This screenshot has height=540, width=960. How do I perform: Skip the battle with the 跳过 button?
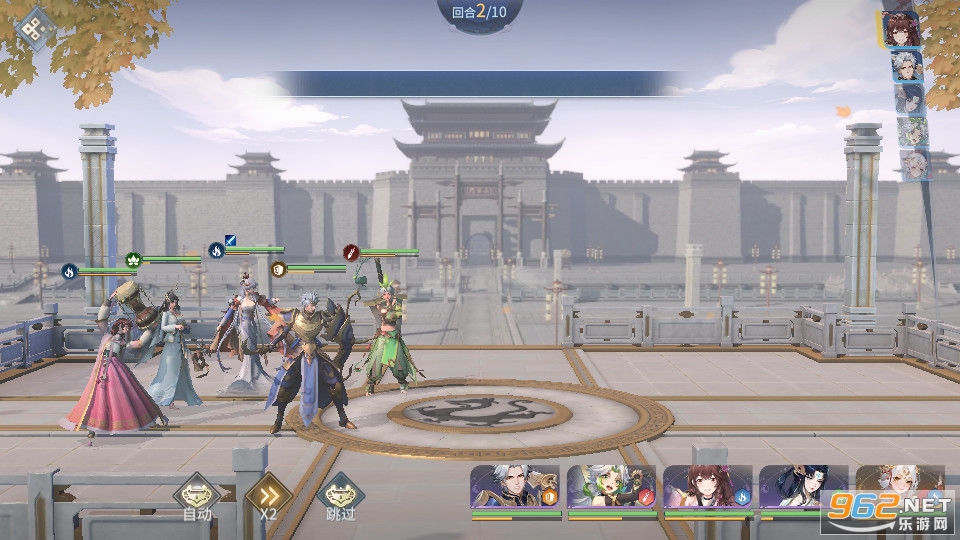pos(340,495)
